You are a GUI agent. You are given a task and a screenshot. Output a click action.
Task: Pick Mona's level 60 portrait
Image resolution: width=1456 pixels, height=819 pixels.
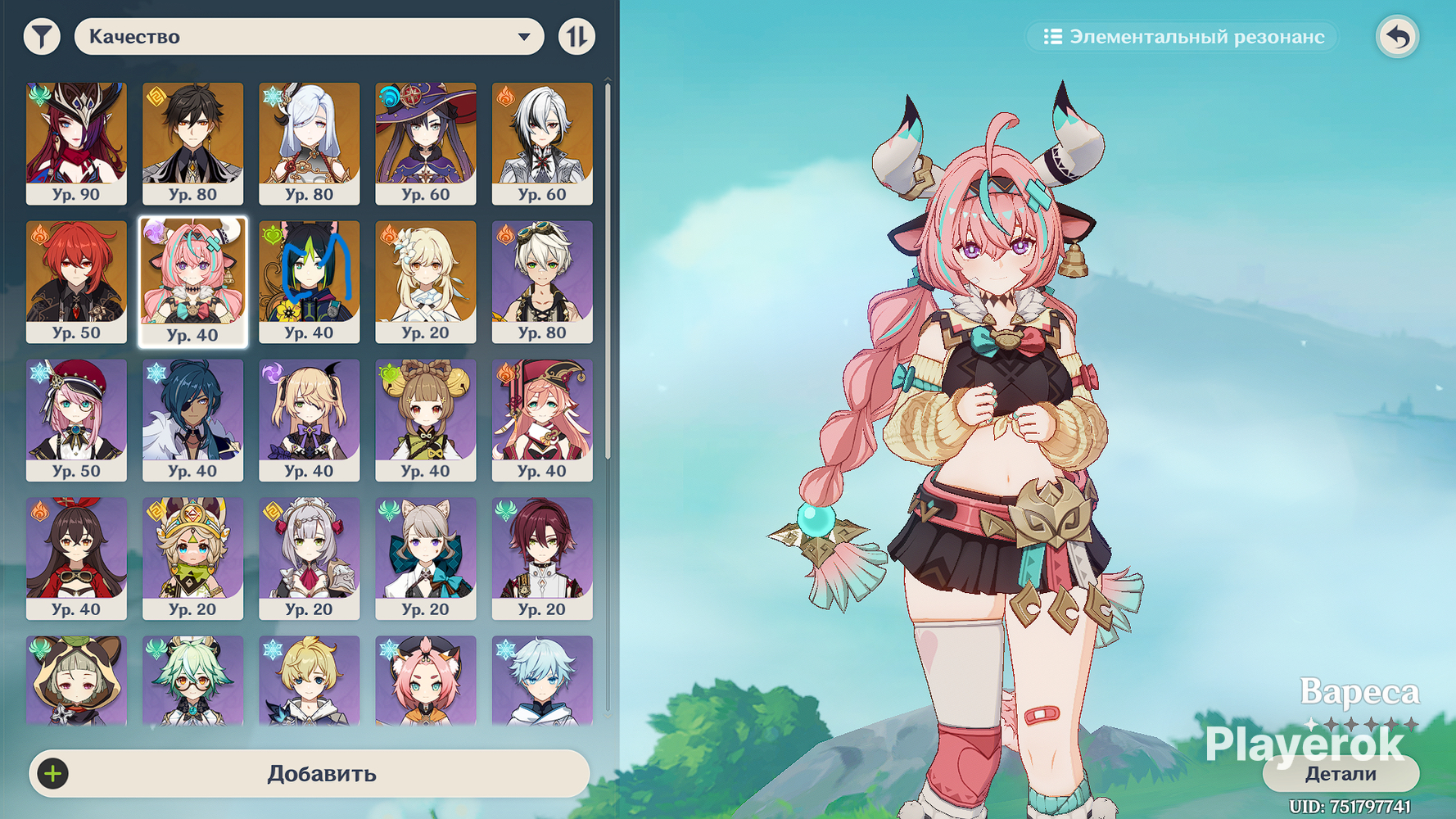425,143
